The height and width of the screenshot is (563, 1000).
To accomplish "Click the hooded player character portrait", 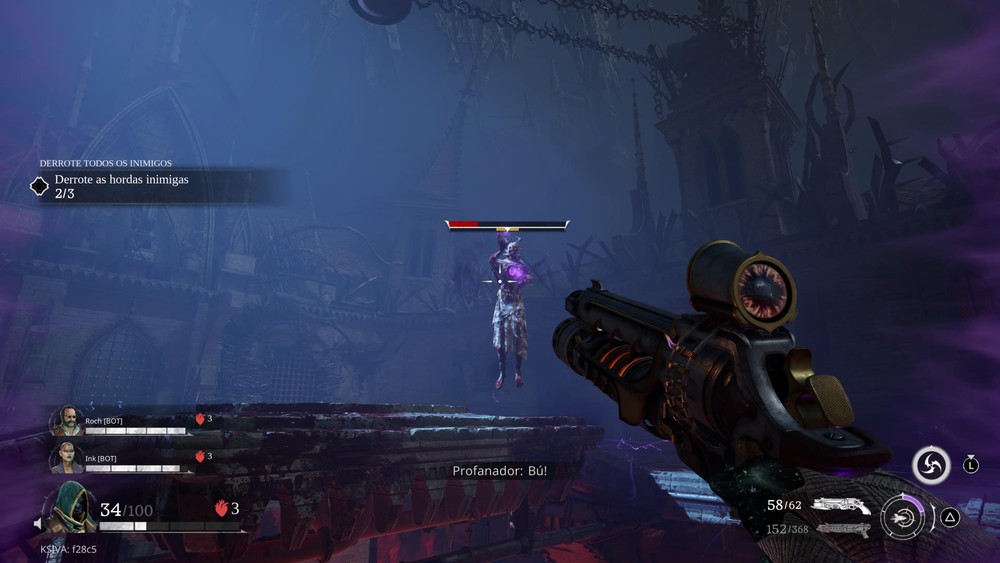I will (x=70, y=507).
